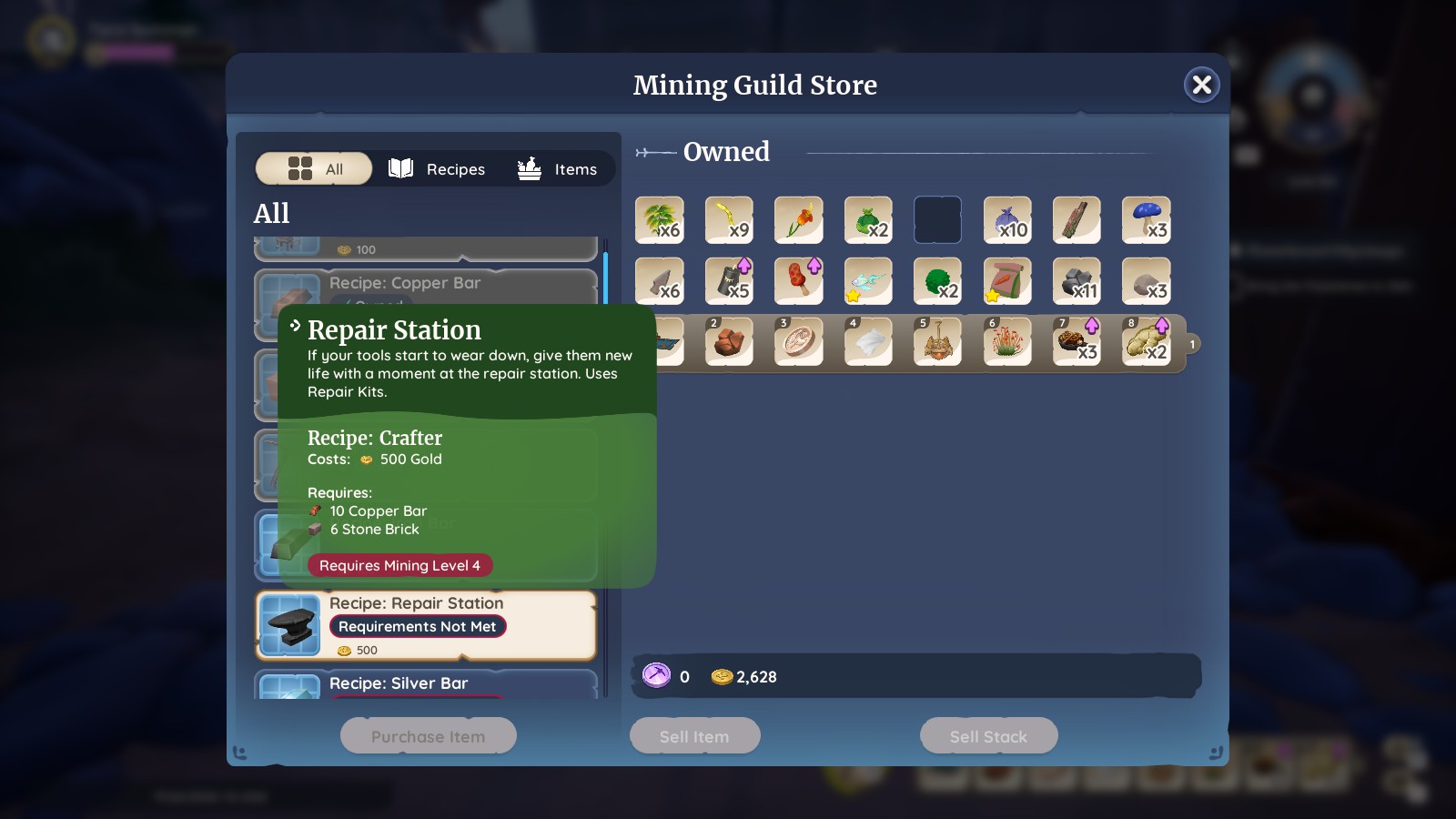Click the Sell Stack button
Viewport: 1456px width, 819px height.
988,735
